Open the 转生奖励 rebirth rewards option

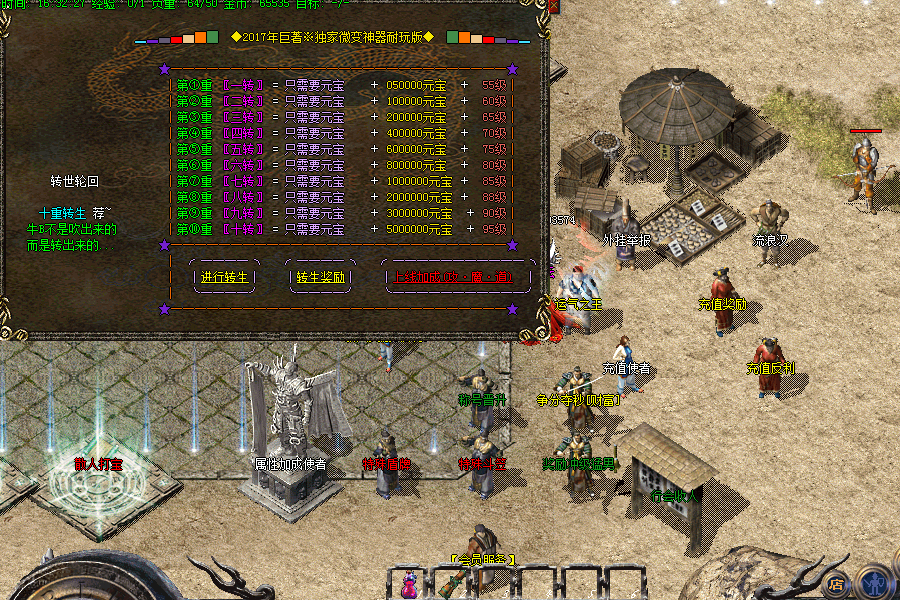[x=321, y=277]
